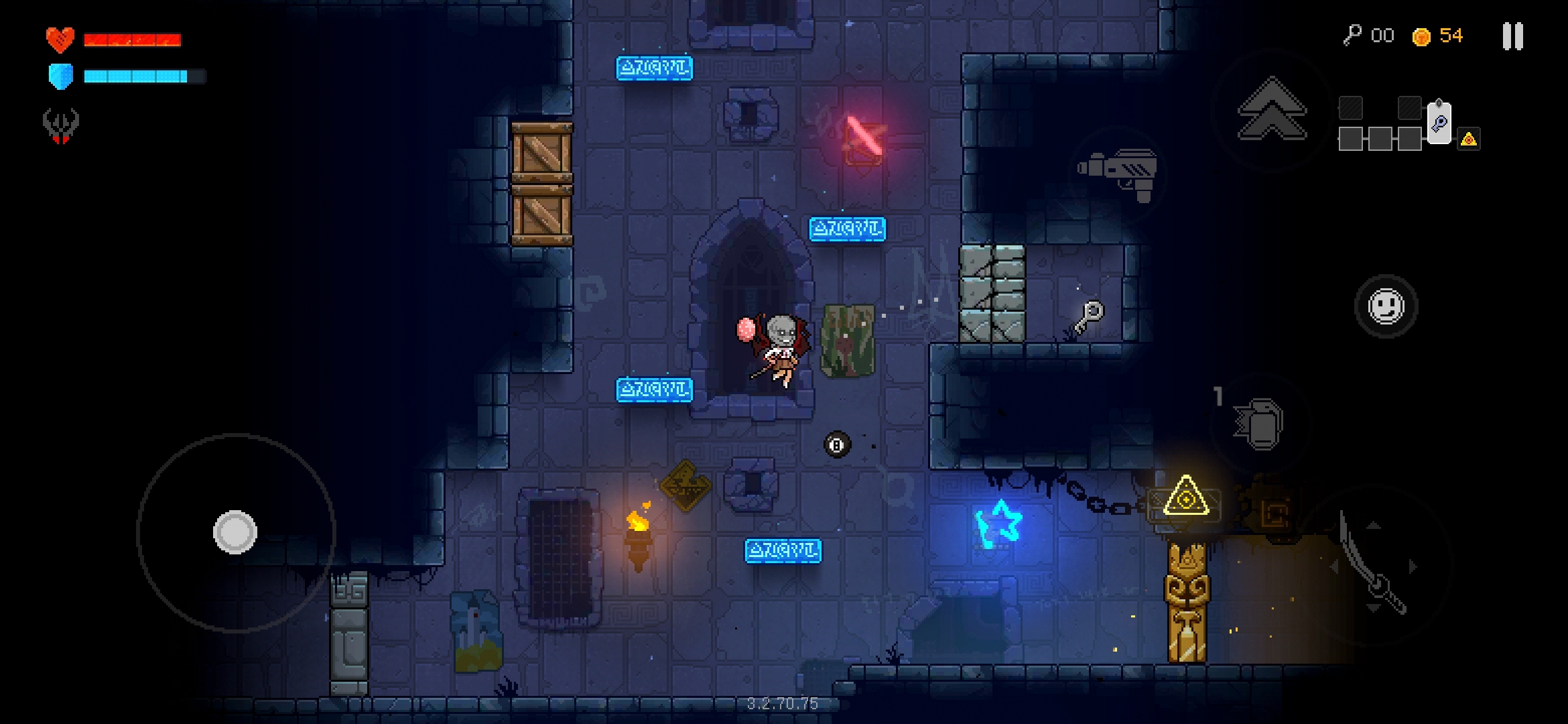Screen dimensions: 1568x724
Task: Tap the virtual joystick knob
Action: [235, 532]
